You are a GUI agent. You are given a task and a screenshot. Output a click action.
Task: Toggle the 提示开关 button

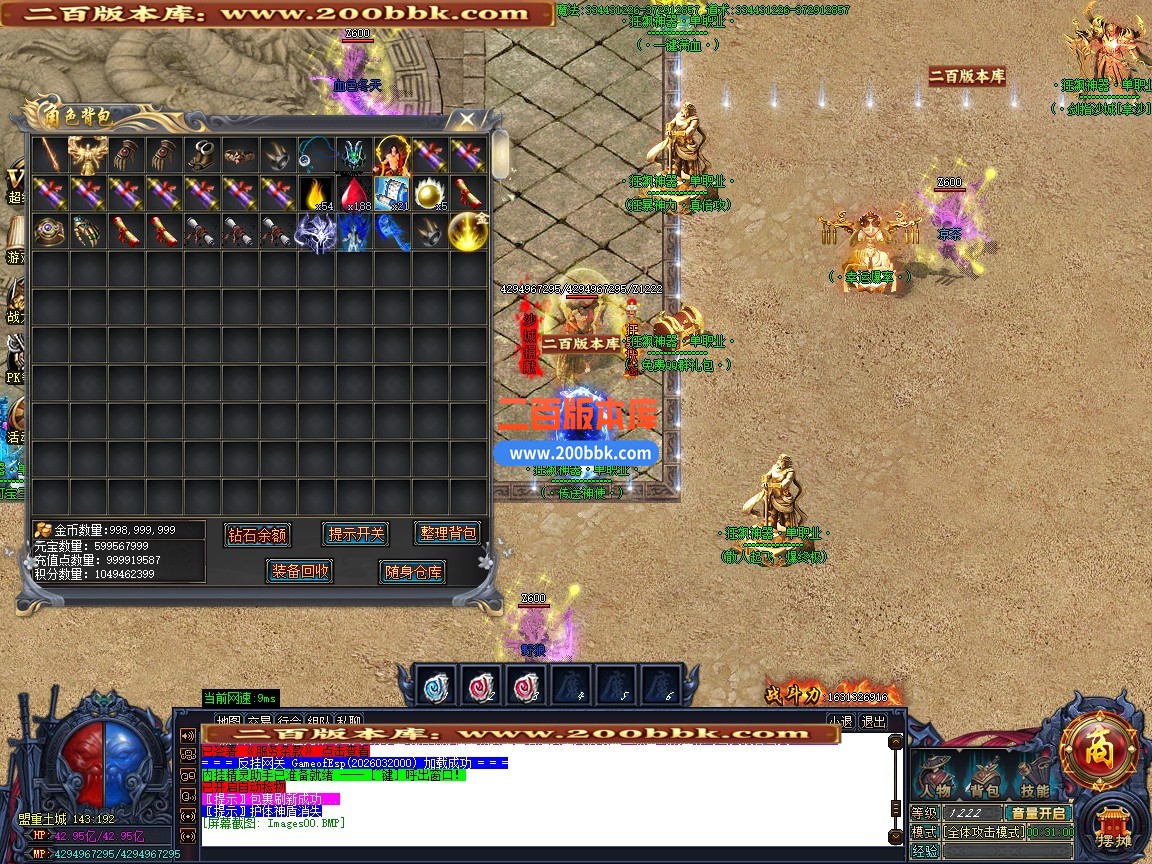point(356,534)
